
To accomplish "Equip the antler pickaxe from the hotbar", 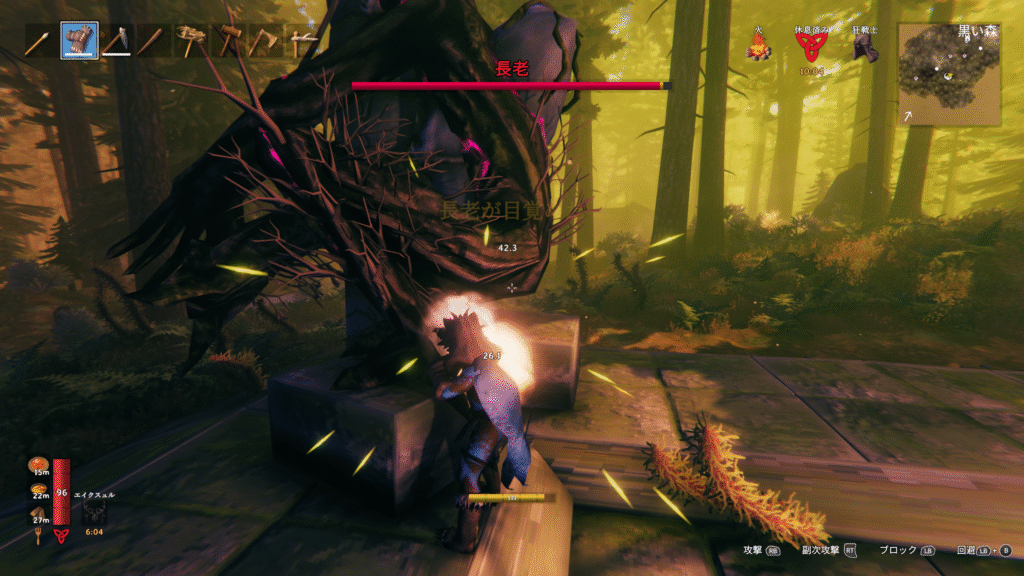I will [x=191, y=41].
